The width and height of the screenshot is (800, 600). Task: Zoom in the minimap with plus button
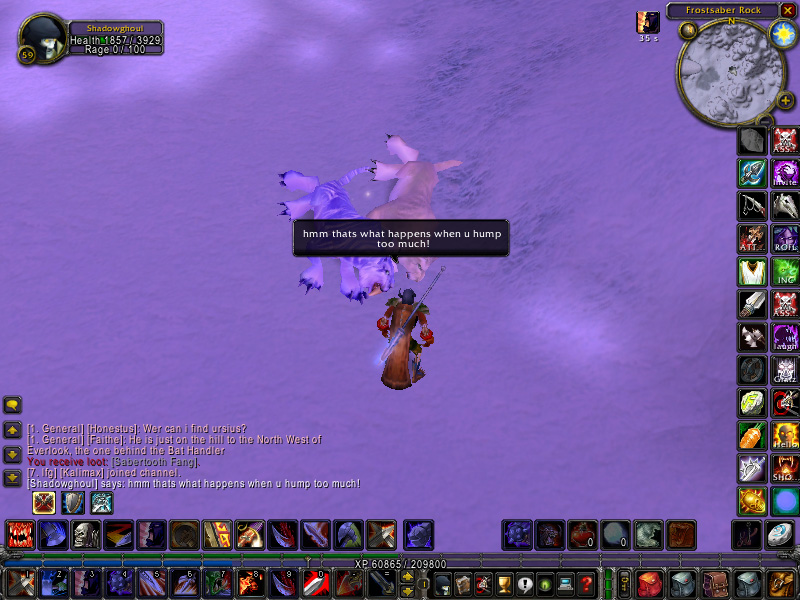[785, 100]
